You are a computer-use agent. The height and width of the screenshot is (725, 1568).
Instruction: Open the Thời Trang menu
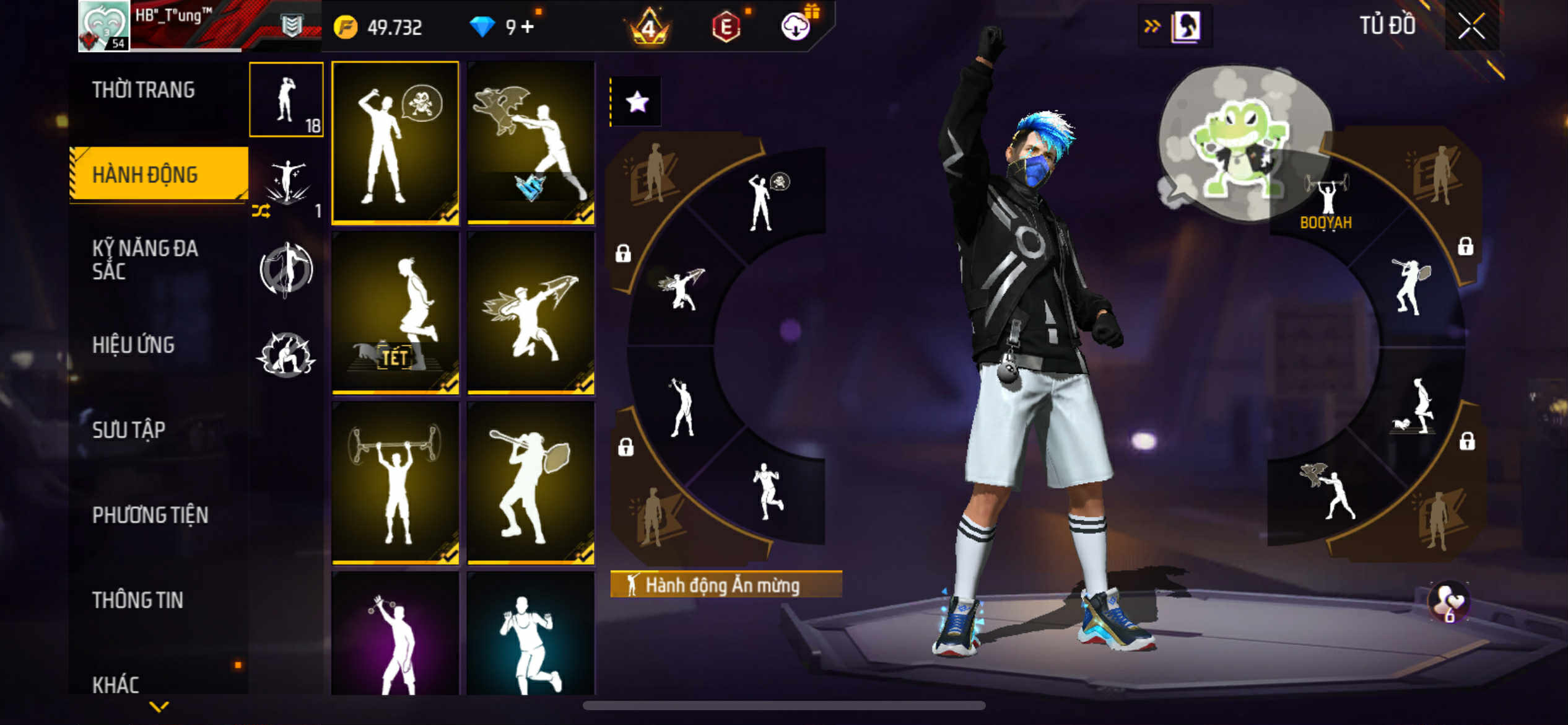click(144, 90)
